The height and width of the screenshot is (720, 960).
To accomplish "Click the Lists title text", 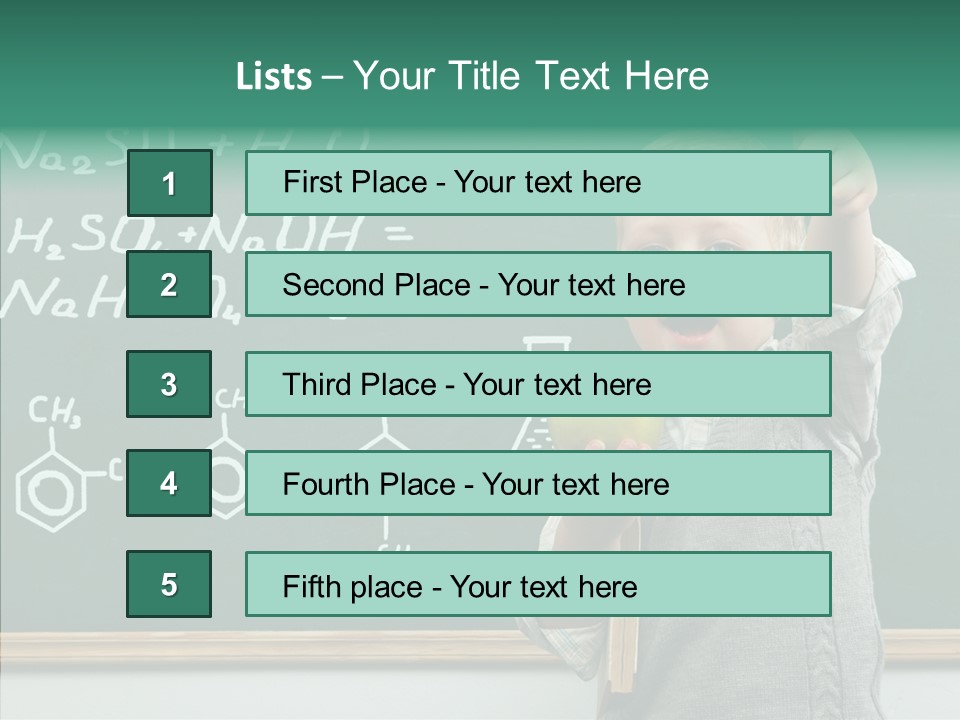I will (x=472, y=76).
